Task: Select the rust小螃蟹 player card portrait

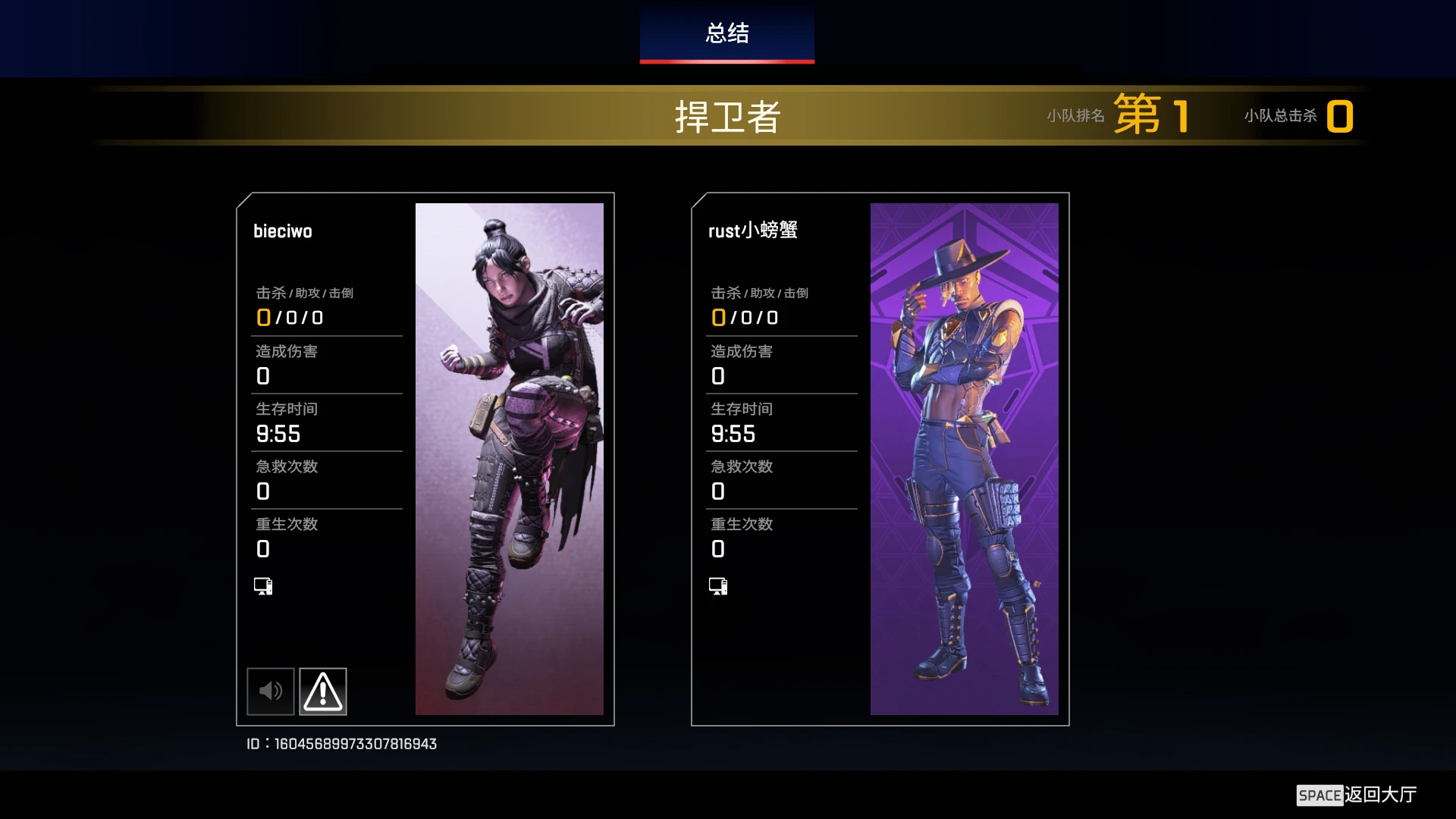Action: tap(964, 459)
